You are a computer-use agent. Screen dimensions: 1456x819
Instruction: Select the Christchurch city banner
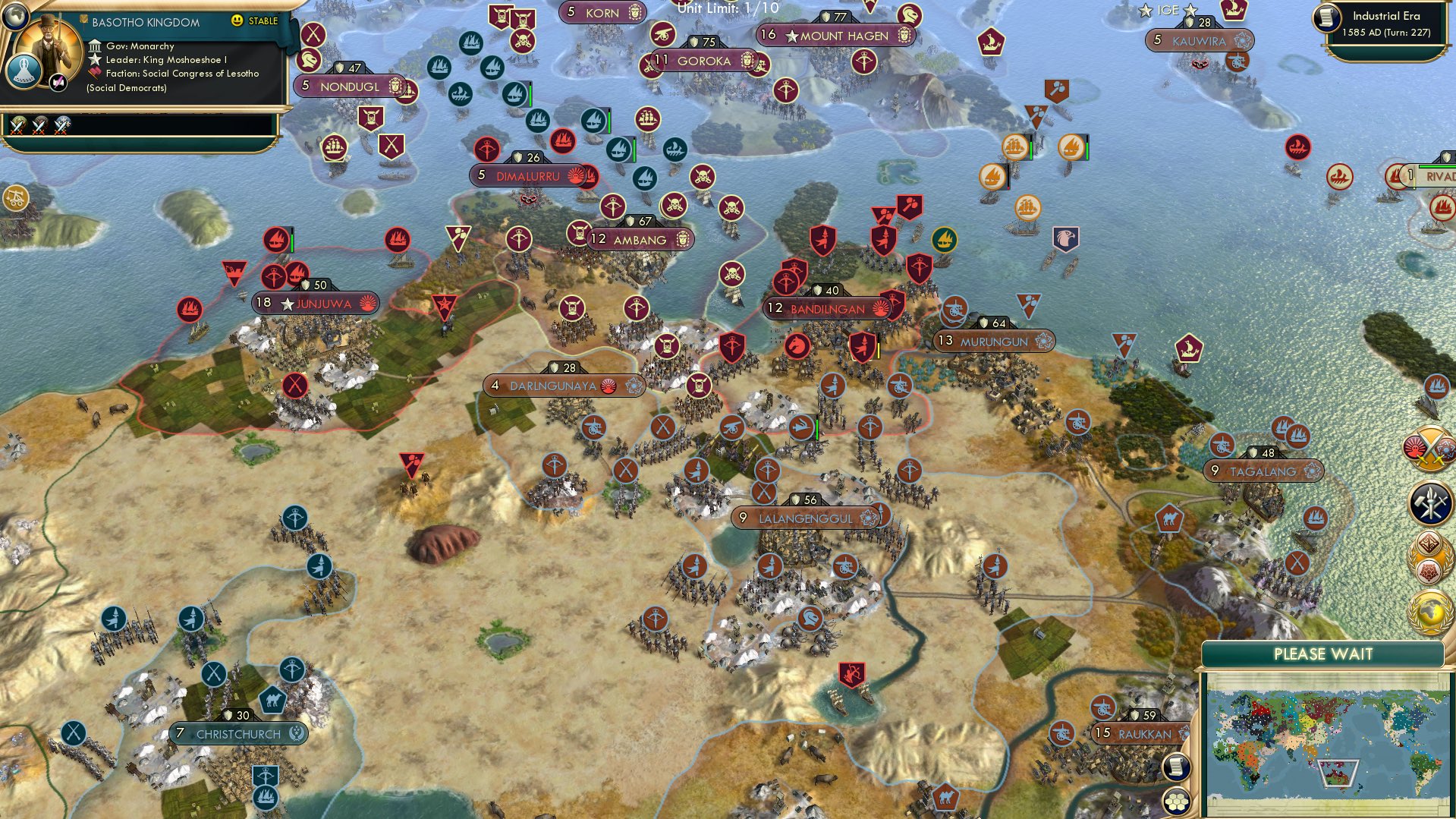(x=237, y=733)
